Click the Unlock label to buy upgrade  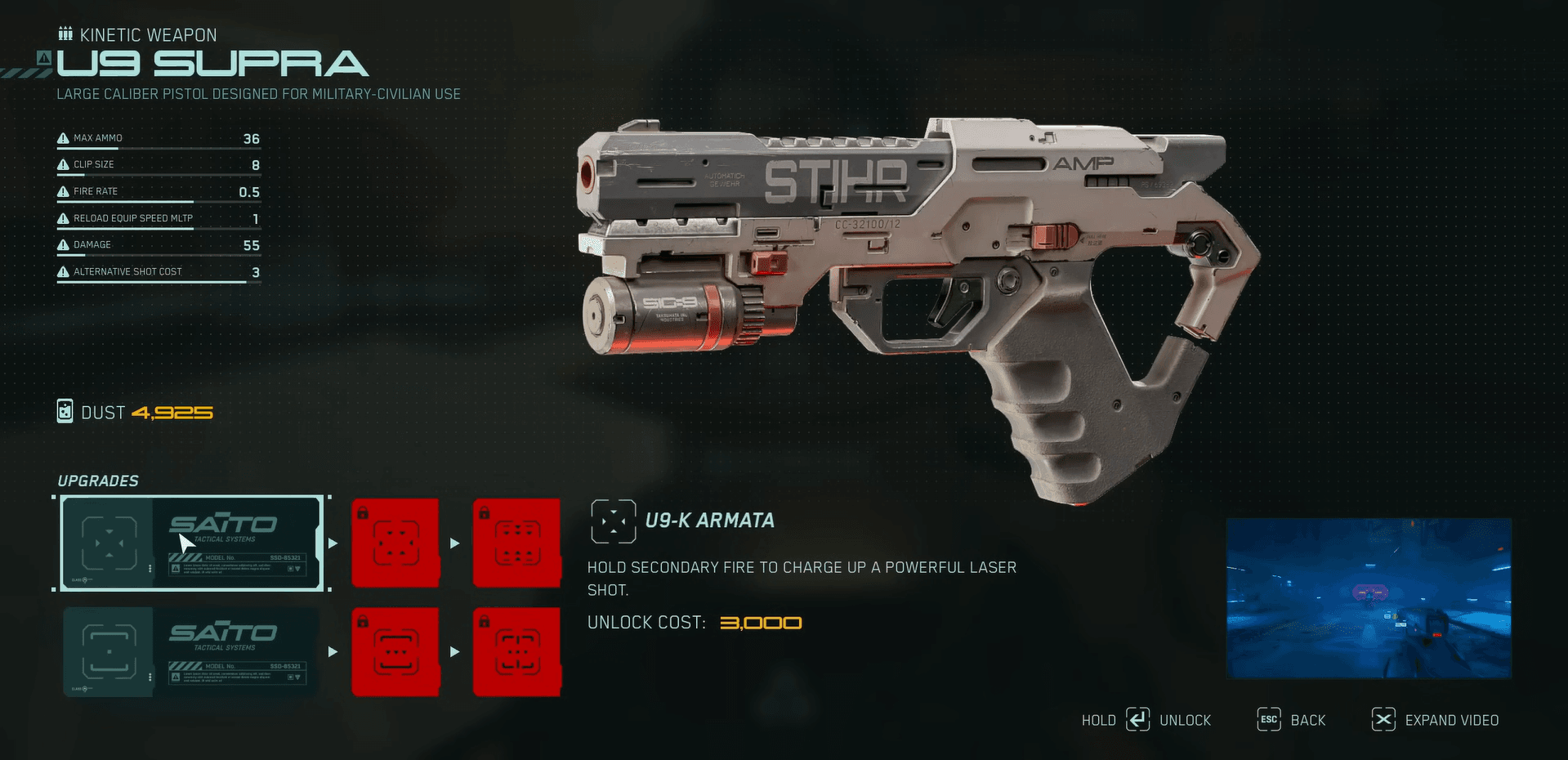coord(1185,720)
